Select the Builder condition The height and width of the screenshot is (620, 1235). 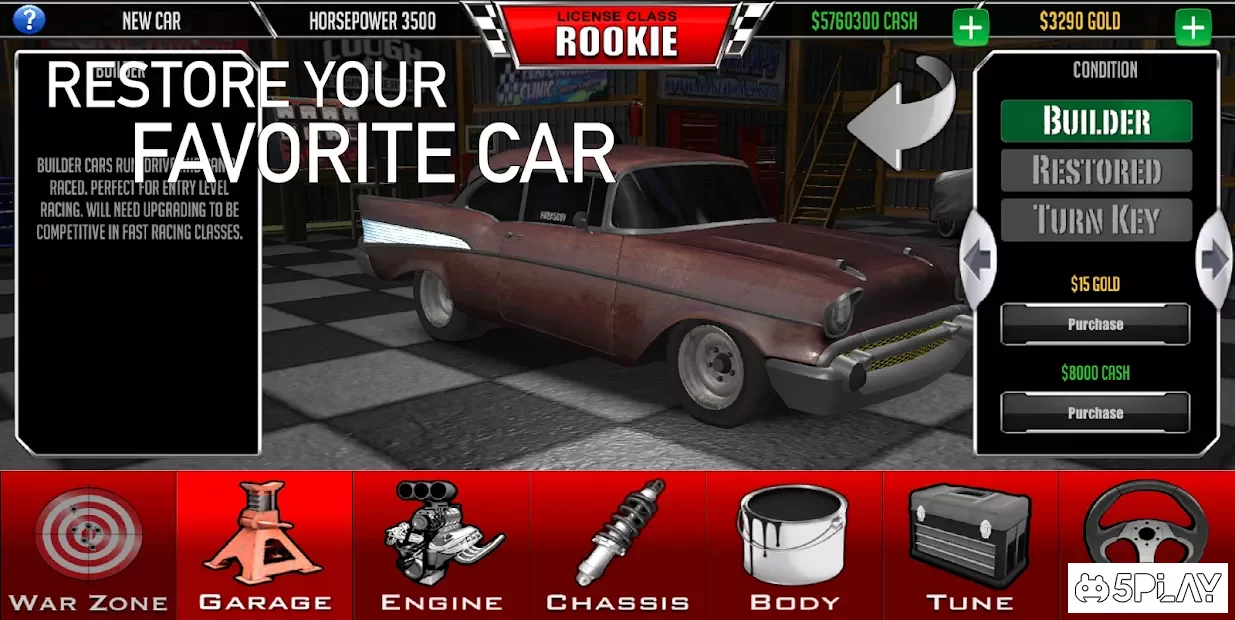click(x=1096, y=121)
